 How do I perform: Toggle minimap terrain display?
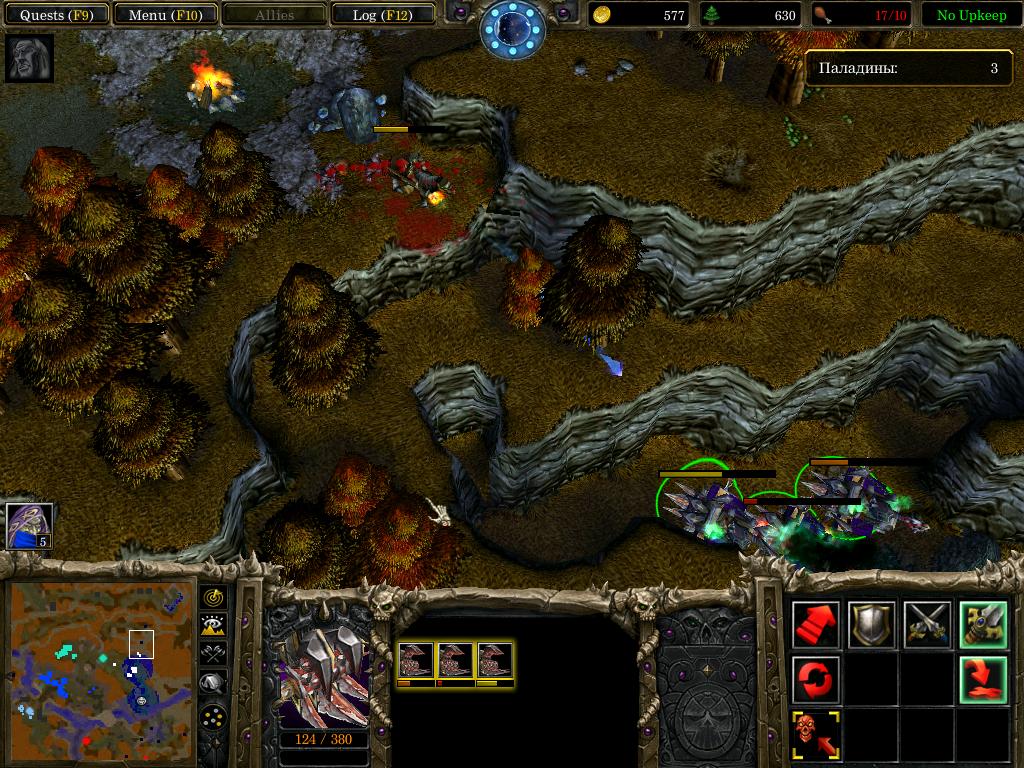213,626
